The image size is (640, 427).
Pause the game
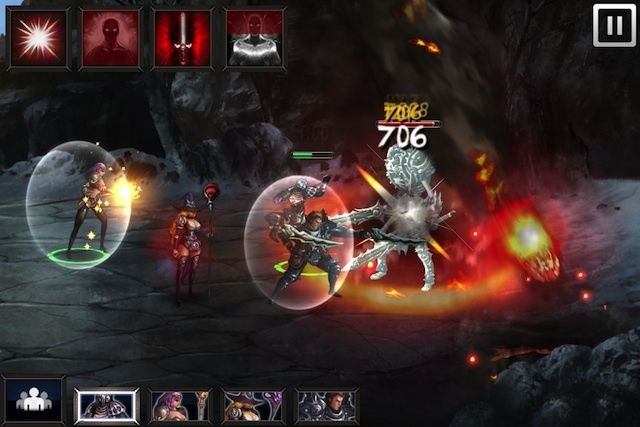tap(614, 25)
